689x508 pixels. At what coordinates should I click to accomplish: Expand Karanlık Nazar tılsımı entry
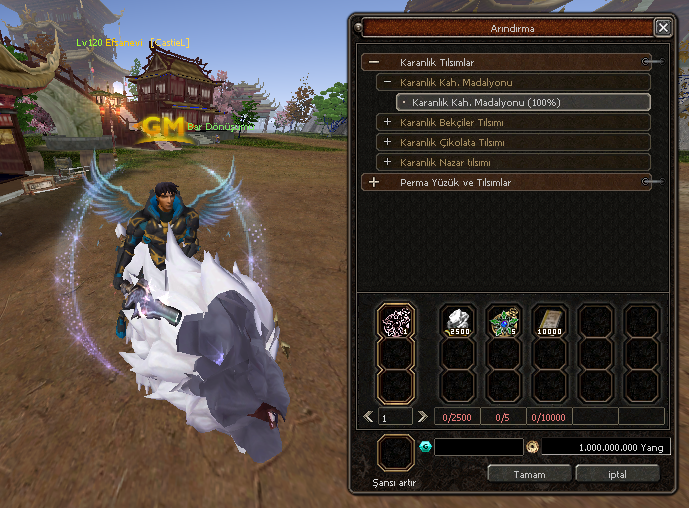387,162
